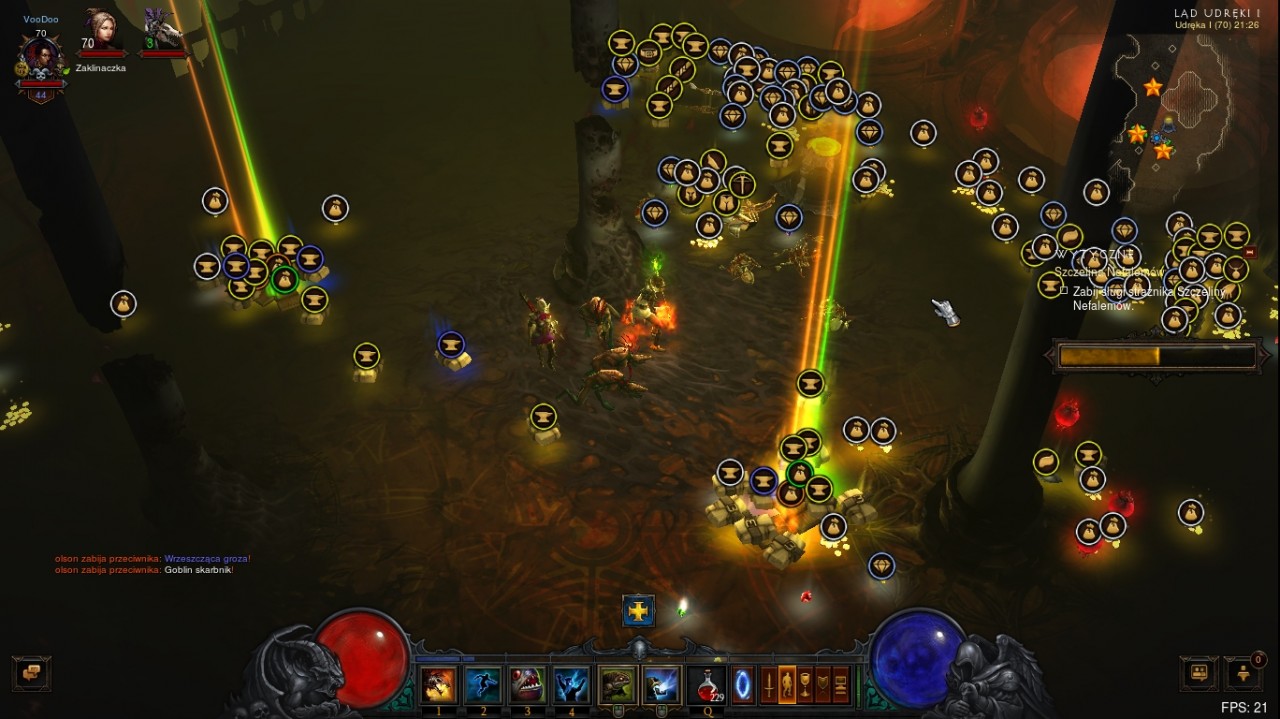Screen dimensions: 1280x719
Task: Open the game menu computer button
Action: (841, 684)
